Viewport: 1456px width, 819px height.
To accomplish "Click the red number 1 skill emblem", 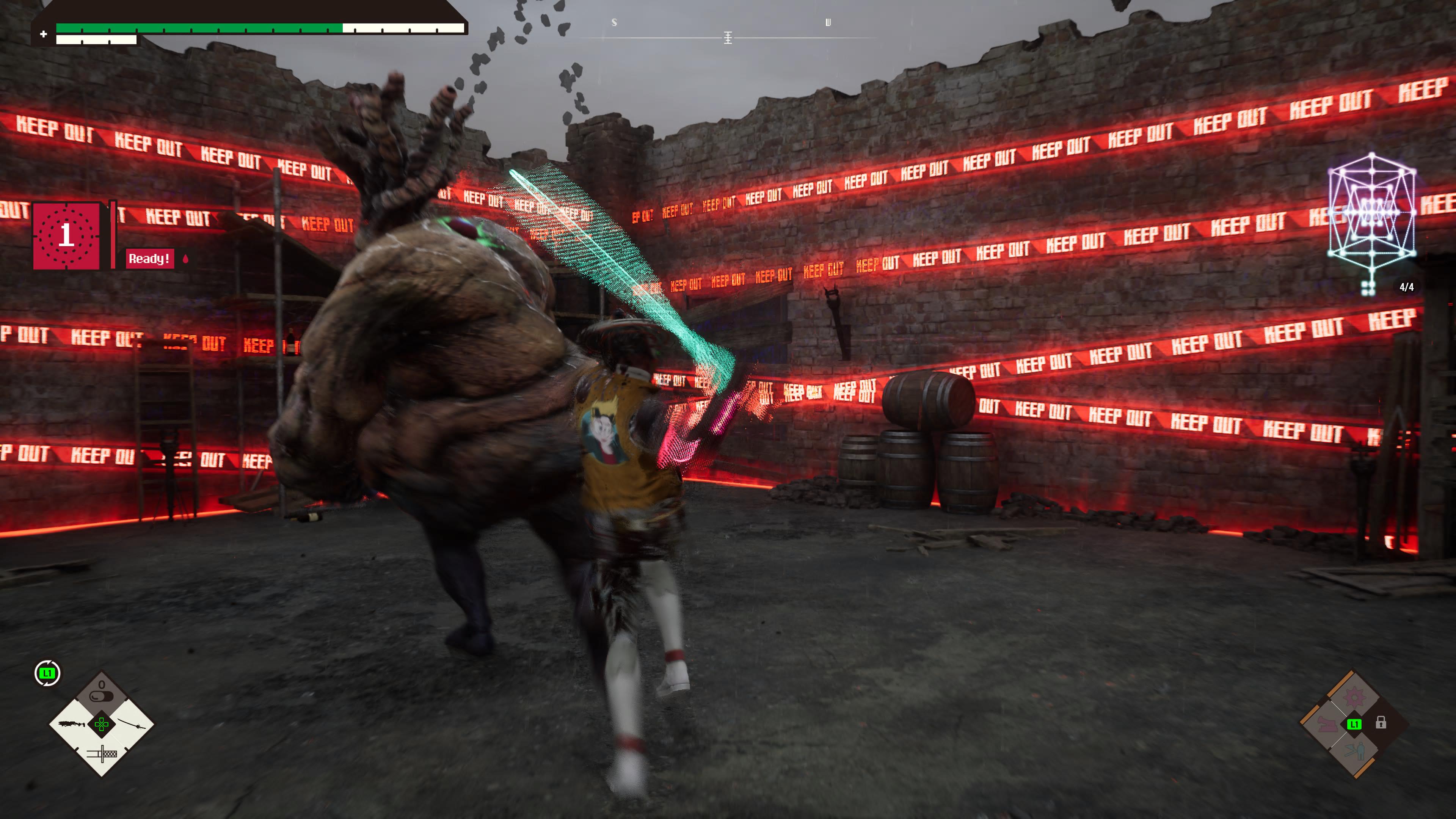I will click(67, 235).
